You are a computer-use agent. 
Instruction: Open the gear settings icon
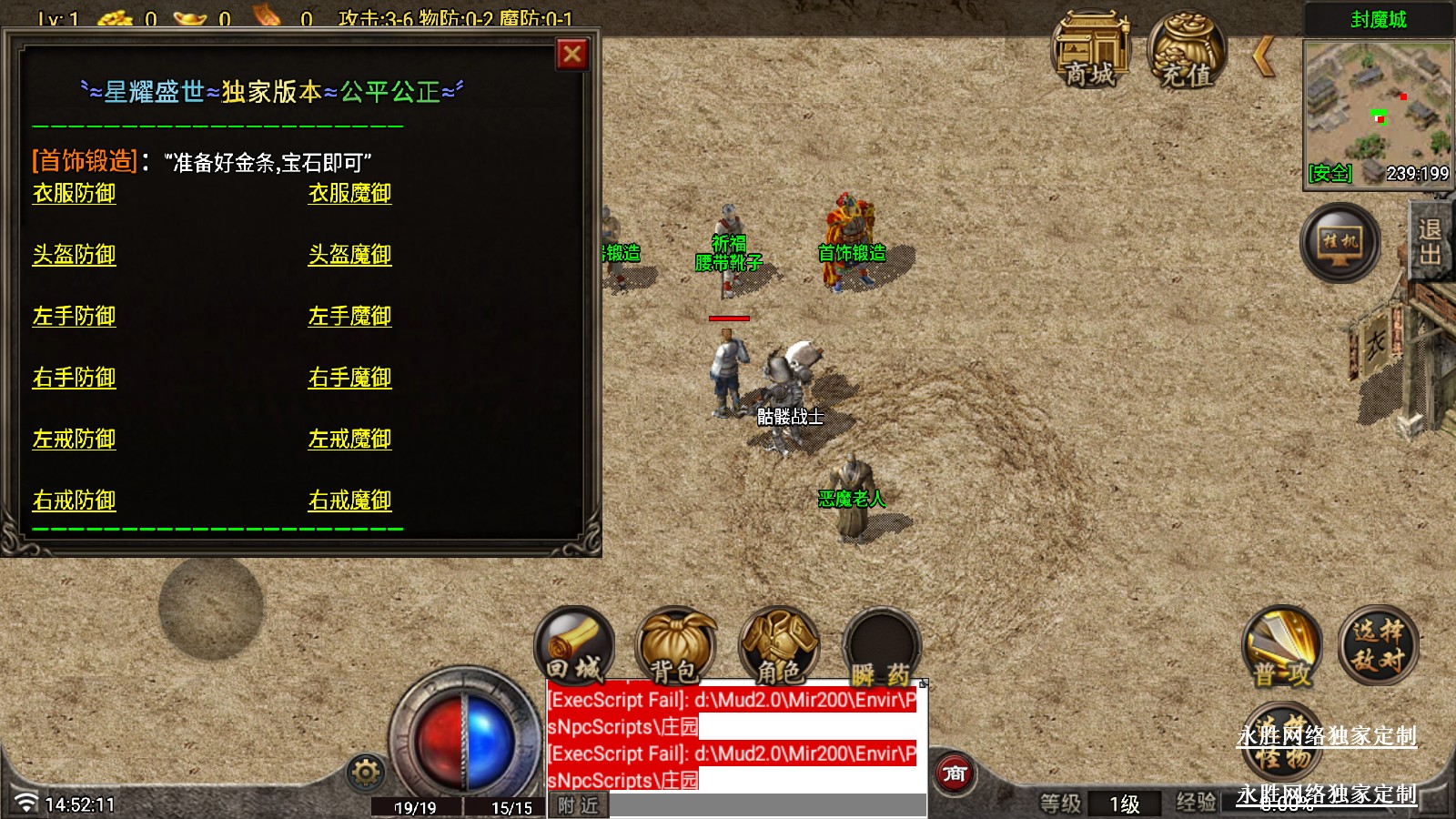(366, 773)
